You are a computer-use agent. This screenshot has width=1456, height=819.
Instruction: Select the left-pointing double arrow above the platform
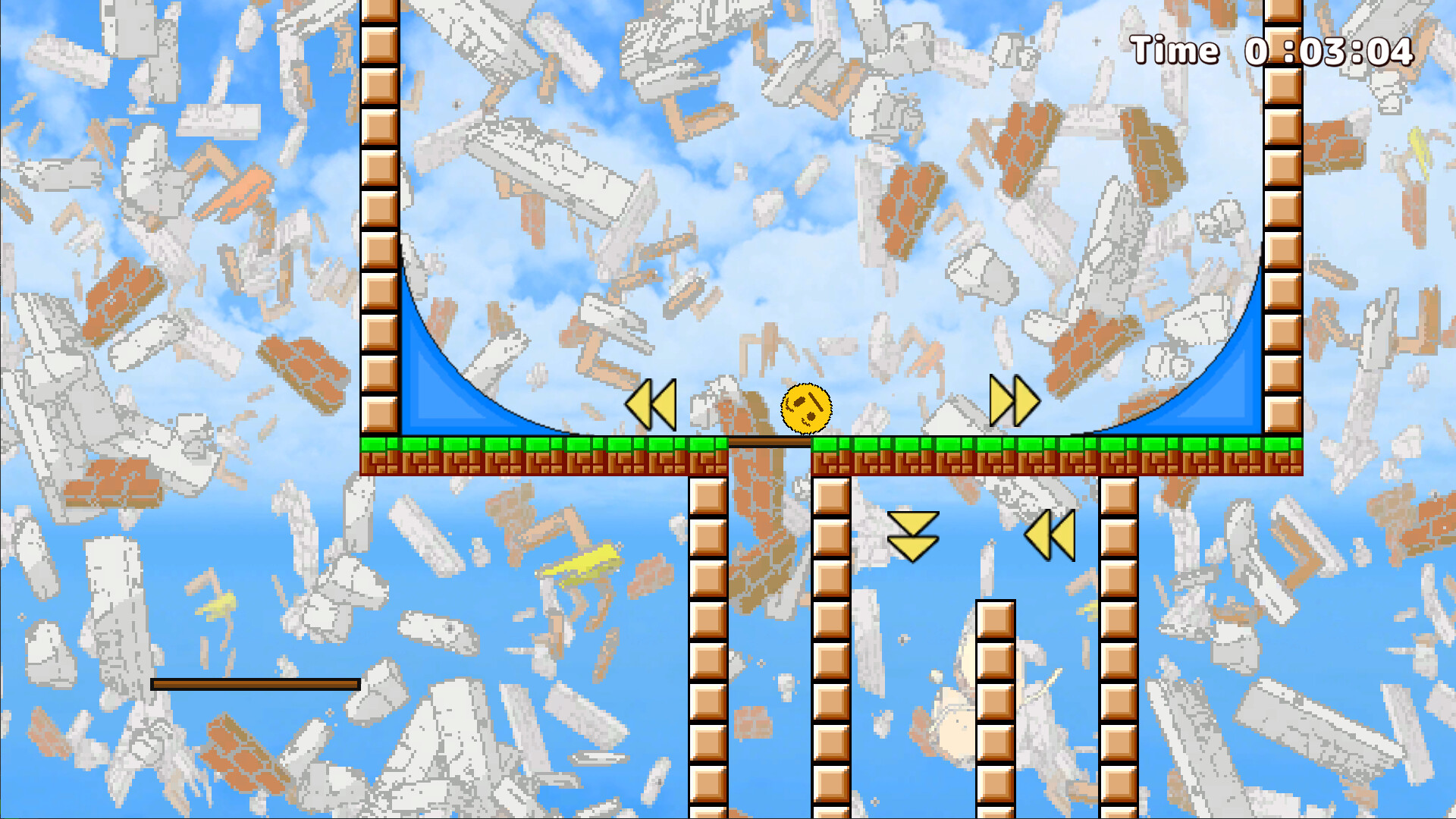(652, 405)
